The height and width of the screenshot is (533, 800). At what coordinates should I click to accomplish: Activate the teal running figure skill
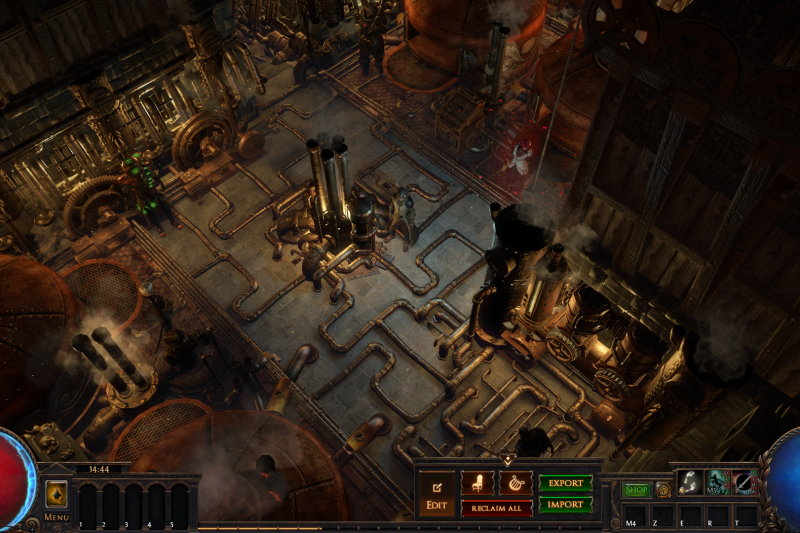point(717,482)
